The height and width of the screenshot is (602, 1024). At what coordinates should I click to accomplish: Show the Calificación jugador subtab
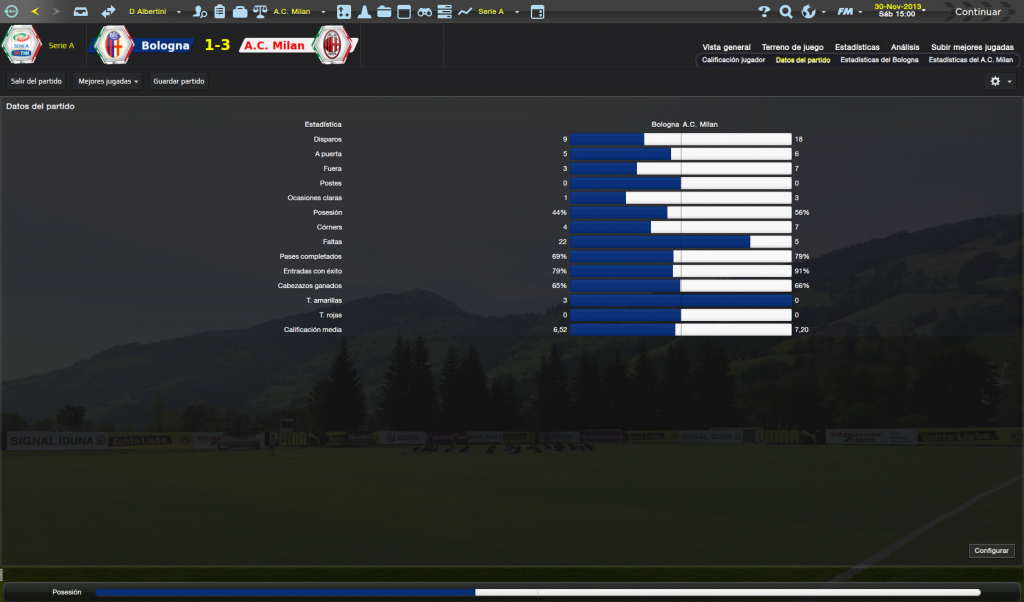coord(733,60)
